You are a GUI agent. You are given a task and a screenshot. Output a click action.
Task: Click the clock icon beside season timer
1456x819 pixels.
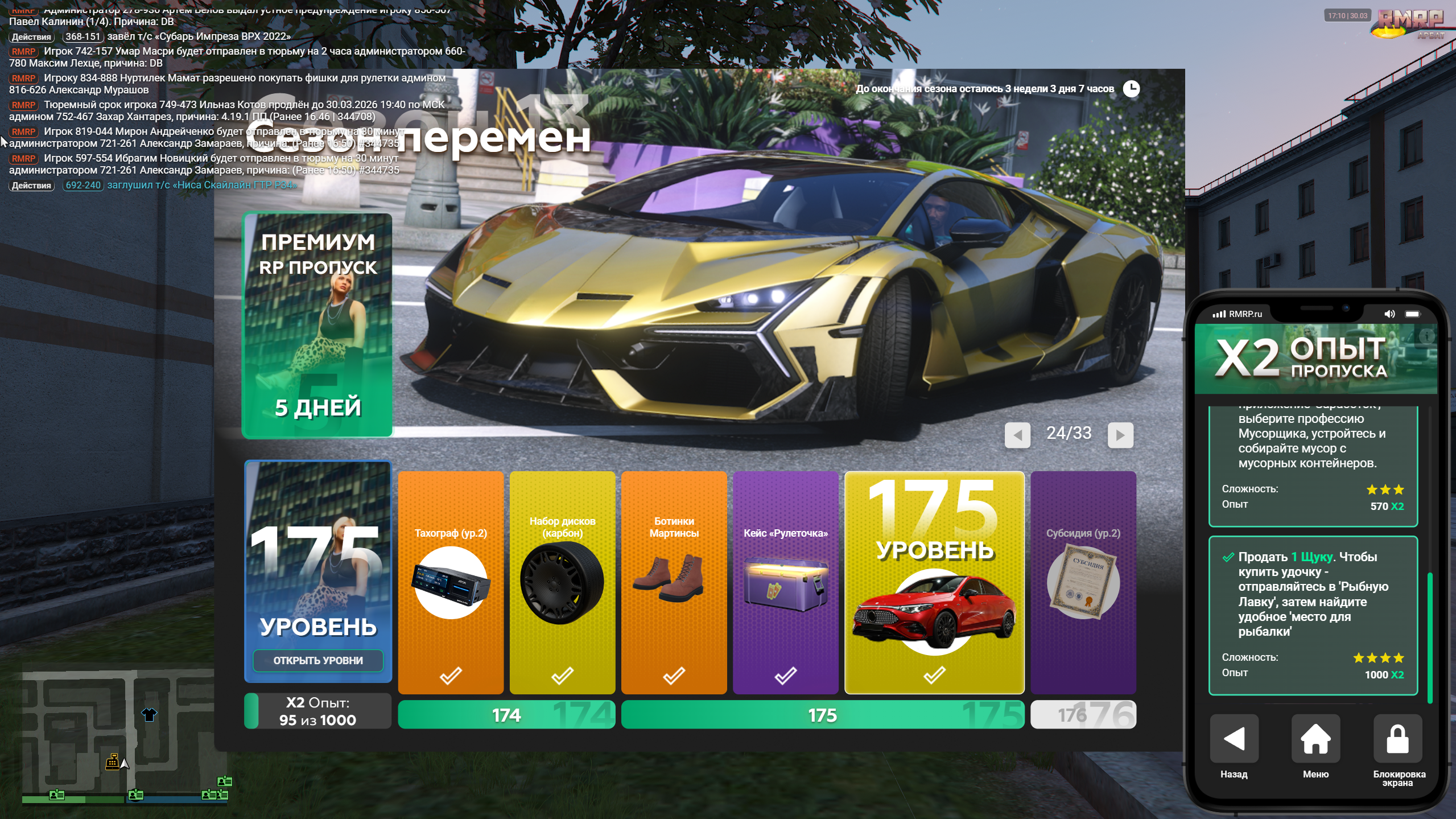pyautogui.click(x=1131, y=89)
